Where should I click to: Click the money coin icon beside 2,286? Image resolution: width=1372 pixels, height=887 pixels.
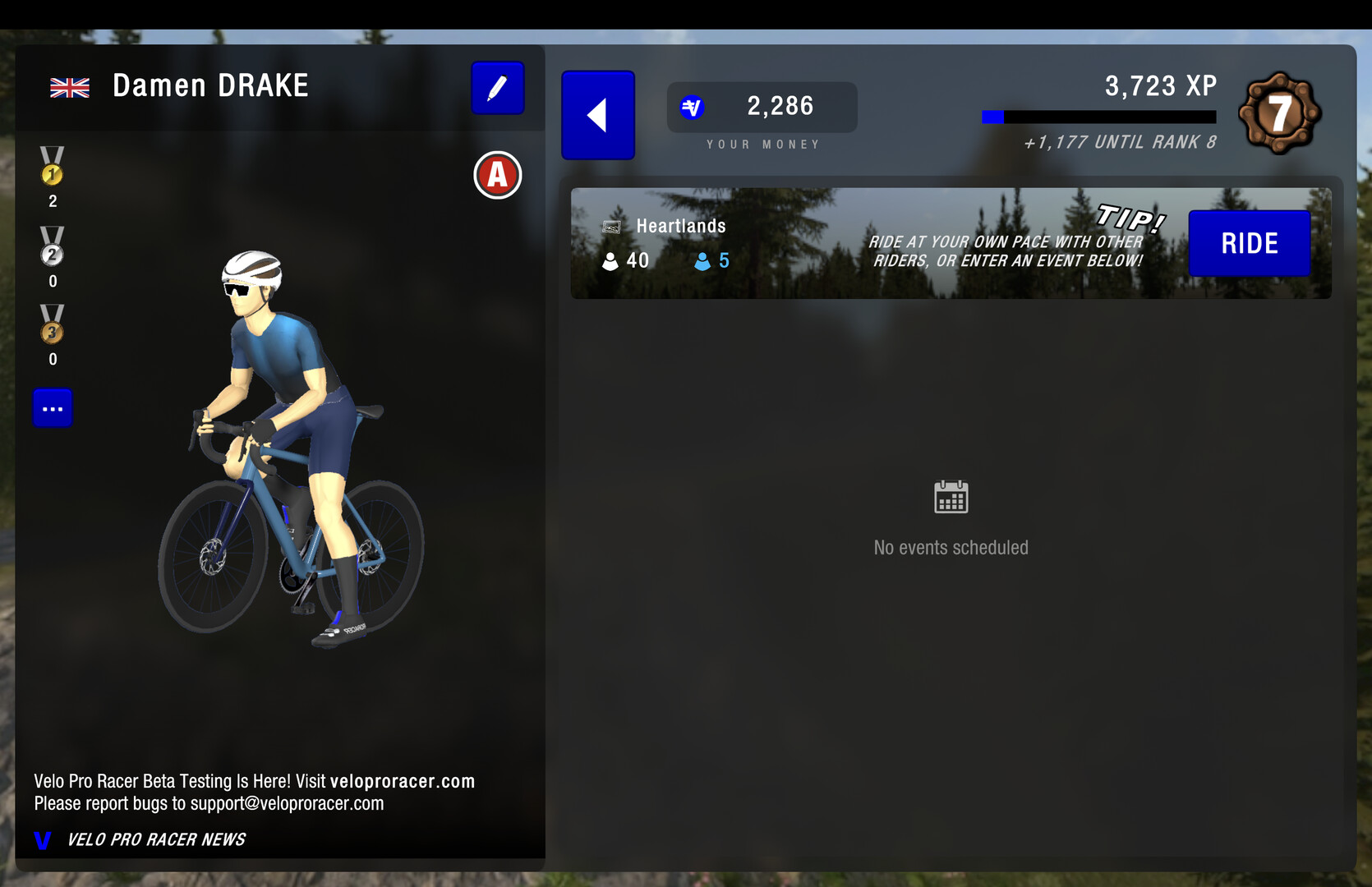point(693,106)
